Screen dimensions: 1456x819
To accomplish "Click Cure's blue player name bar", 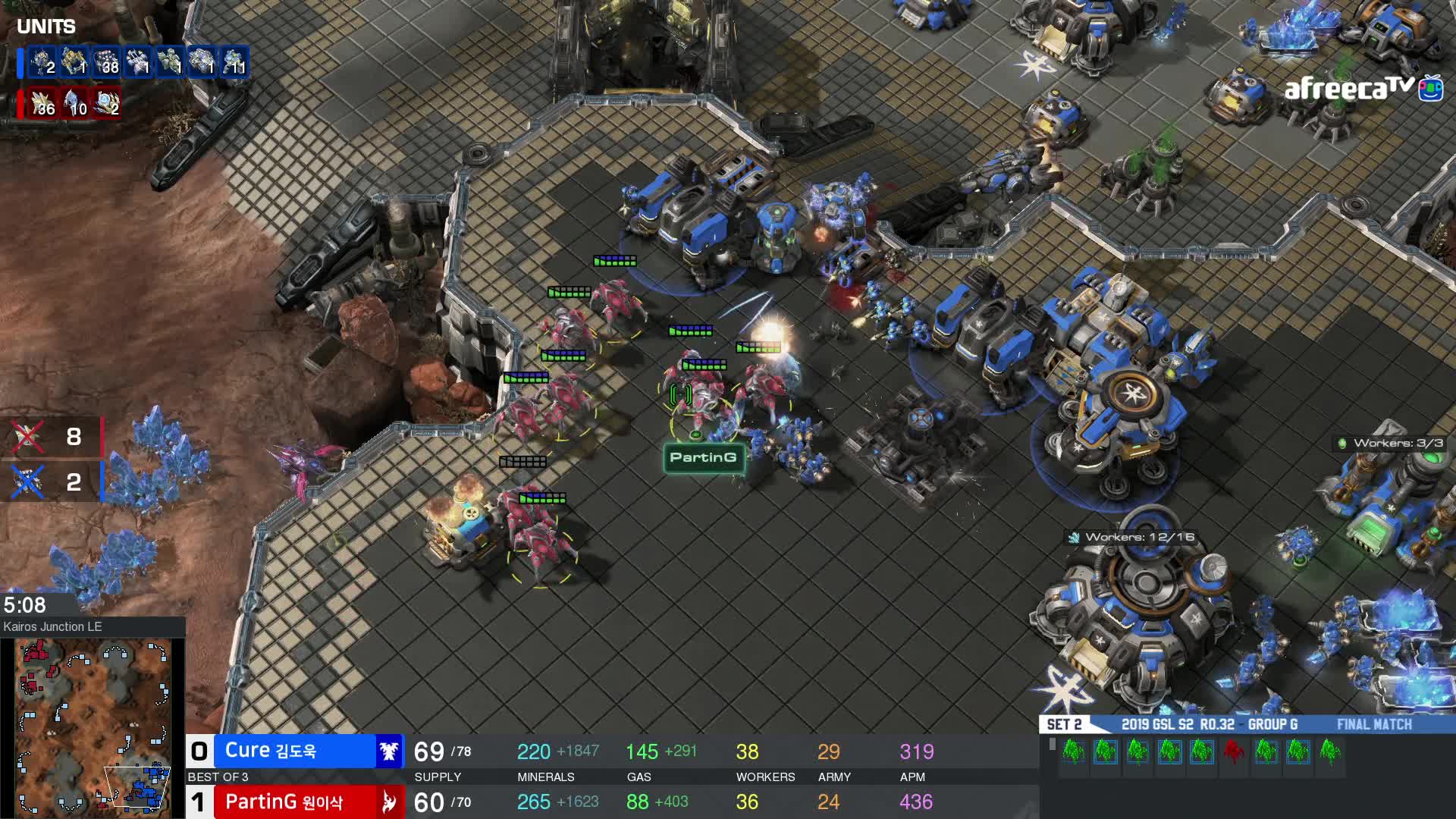I will 296,751.
